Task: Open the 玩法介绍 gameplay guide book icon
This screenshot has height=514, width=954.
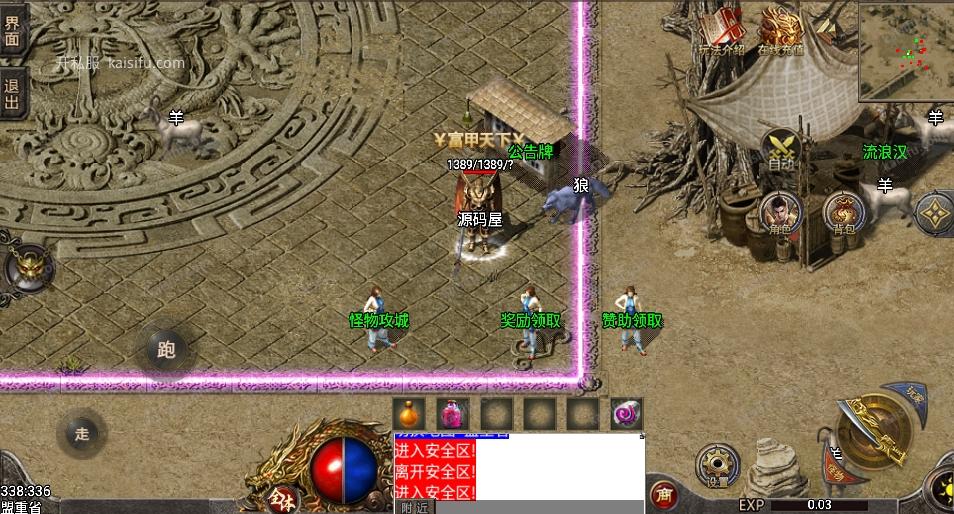Action: (721, 29)
